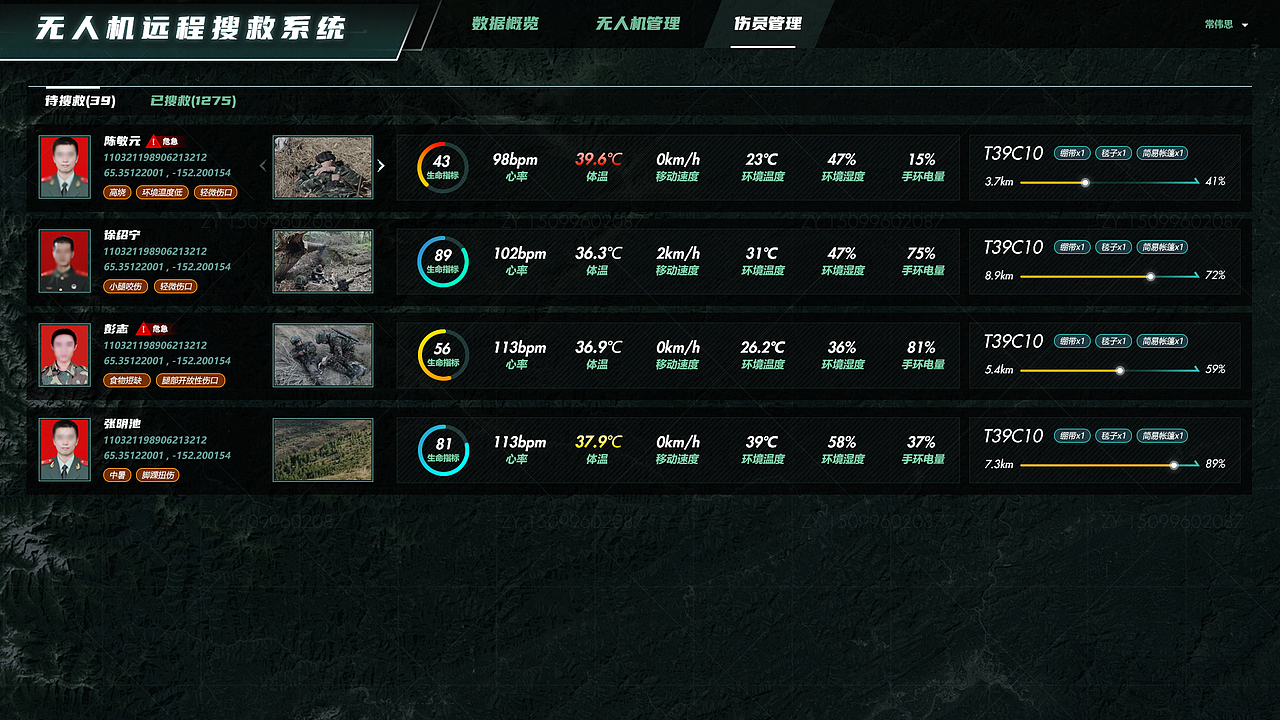Click the previous photo arrow in first row

click(265, 166)
